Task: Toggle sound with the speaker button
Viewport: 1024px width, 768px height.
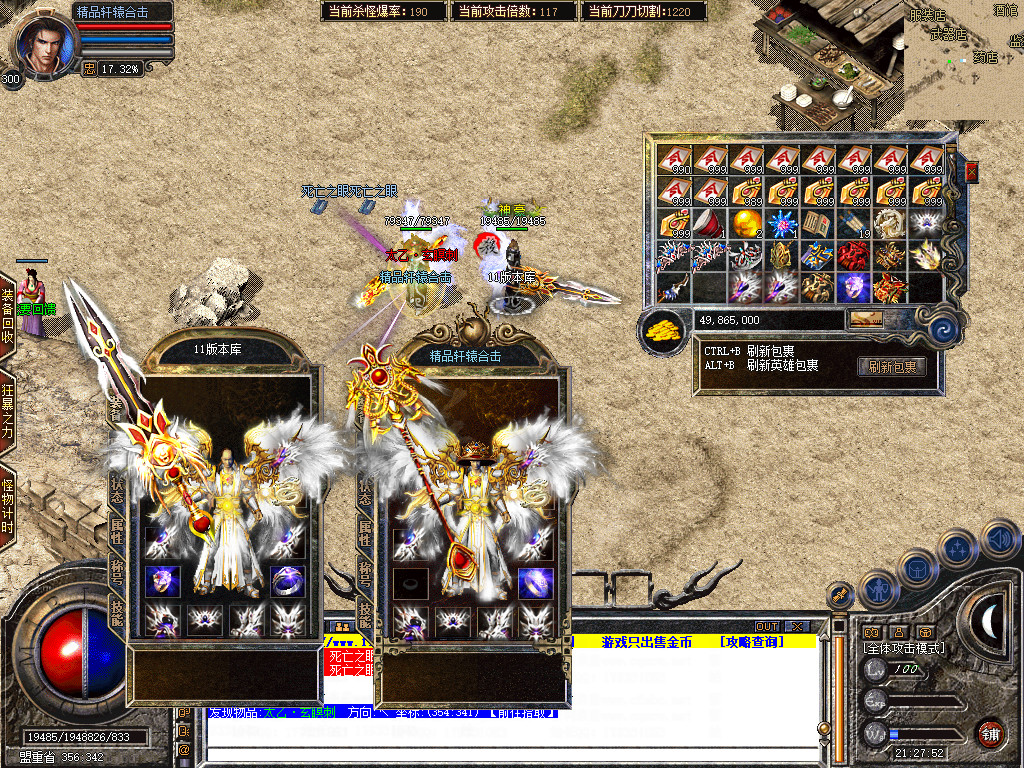Action: click(x=1000, y=539)
